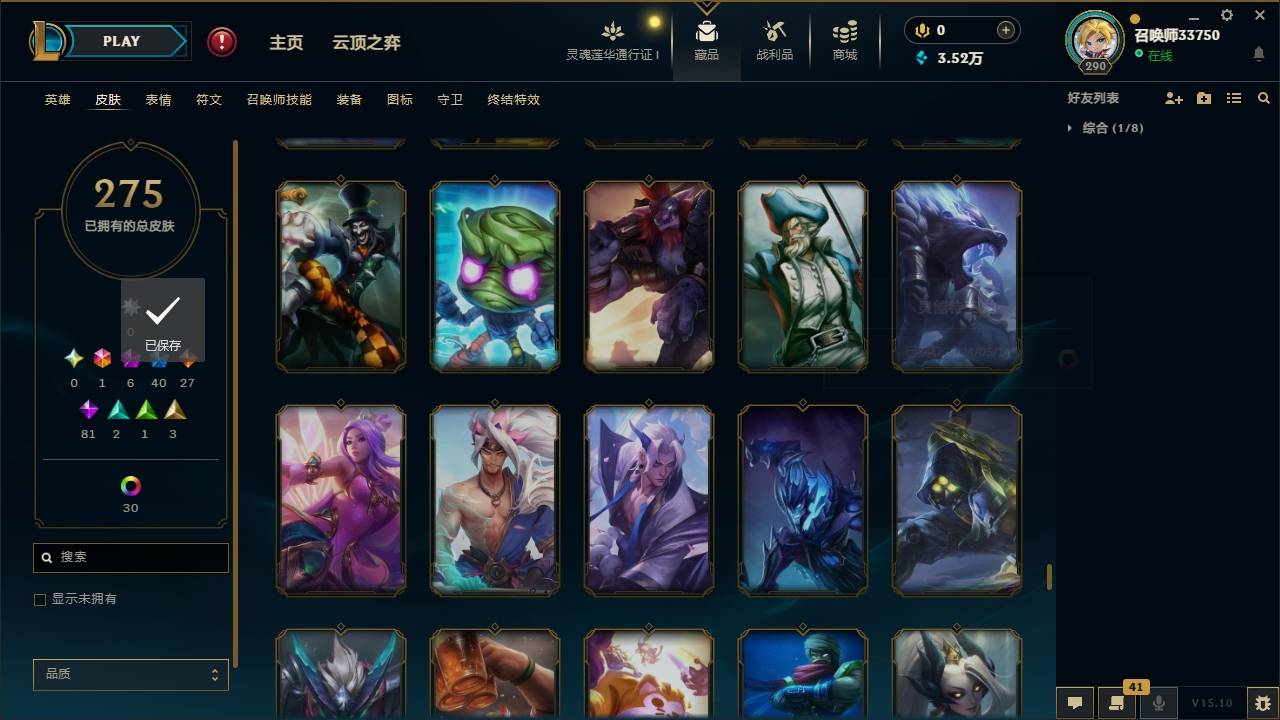Open the 品质 quality dropdown
The width and height of the screenshot is (1280, 720).
click(x=130, y=674)
